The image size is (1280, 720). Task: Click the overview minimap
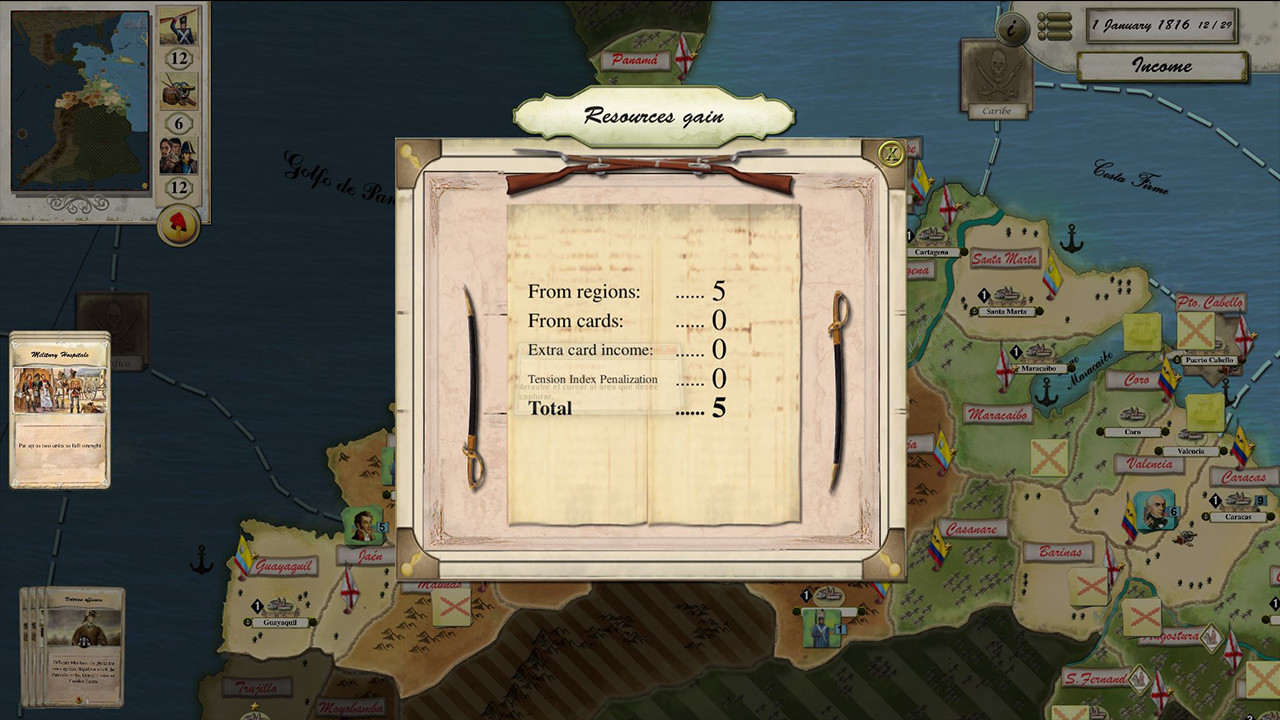tap(80, 100)
